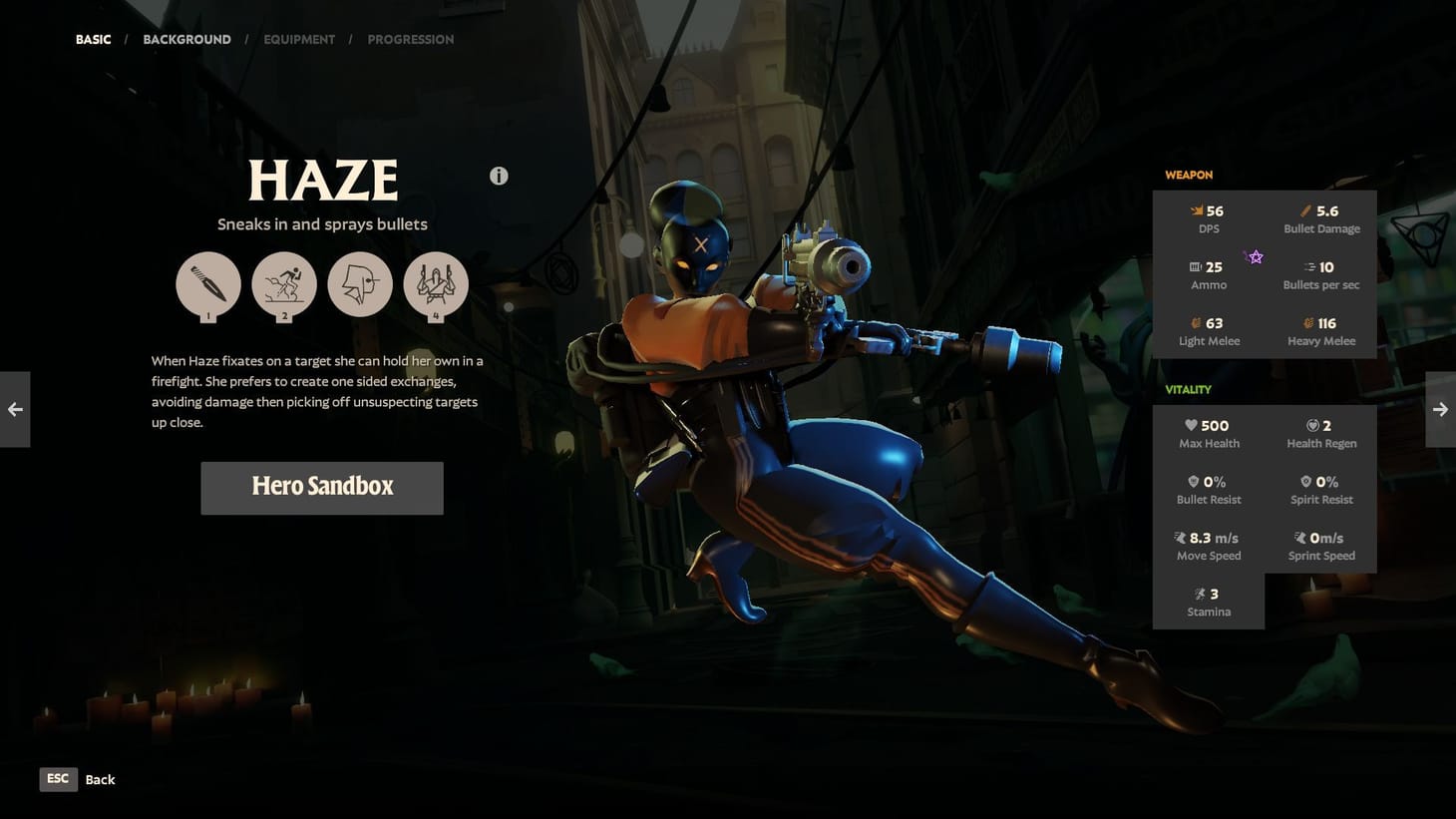1456x819 pixels.
Task: View the PROGRESSION tab
Action: tap(411, 39)
